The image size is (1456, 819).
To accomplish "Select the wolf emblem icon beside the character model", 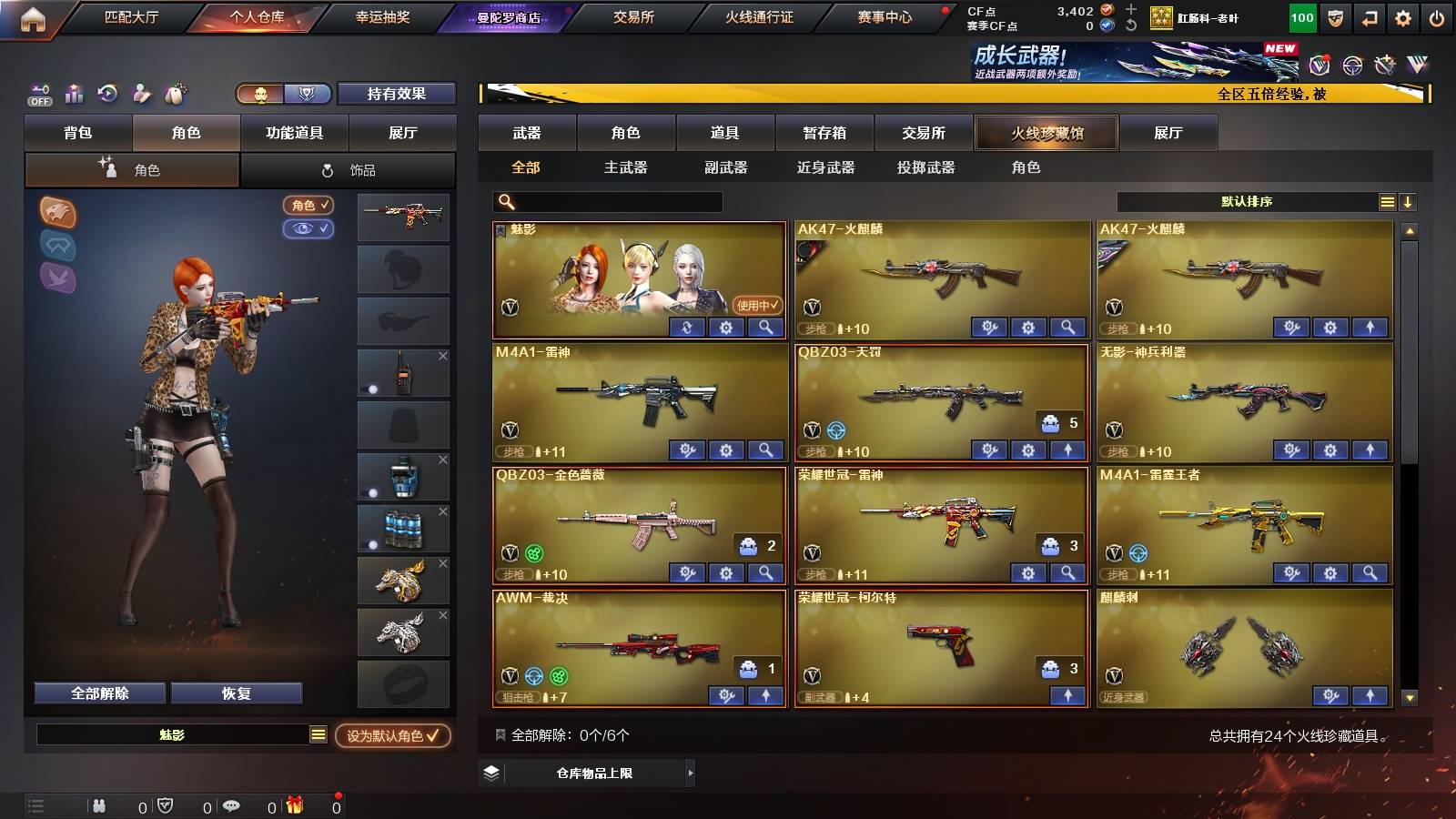I will coord(56,211).
